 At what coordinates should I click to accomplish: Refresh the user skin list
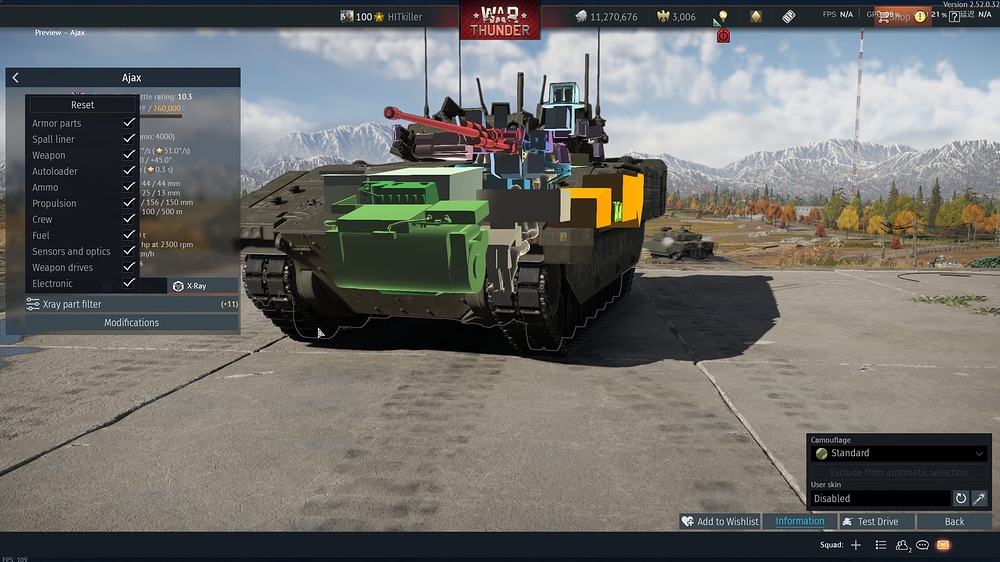pos(961,498)
